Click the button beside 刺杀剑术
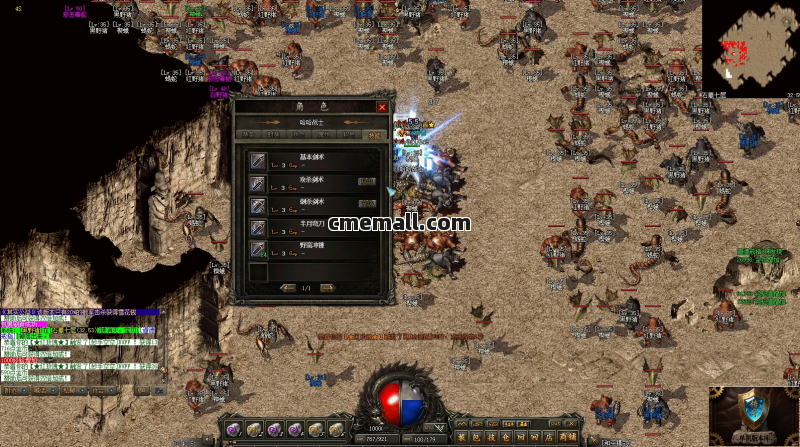Screen dimensions: 800x447 pos(367,205)
